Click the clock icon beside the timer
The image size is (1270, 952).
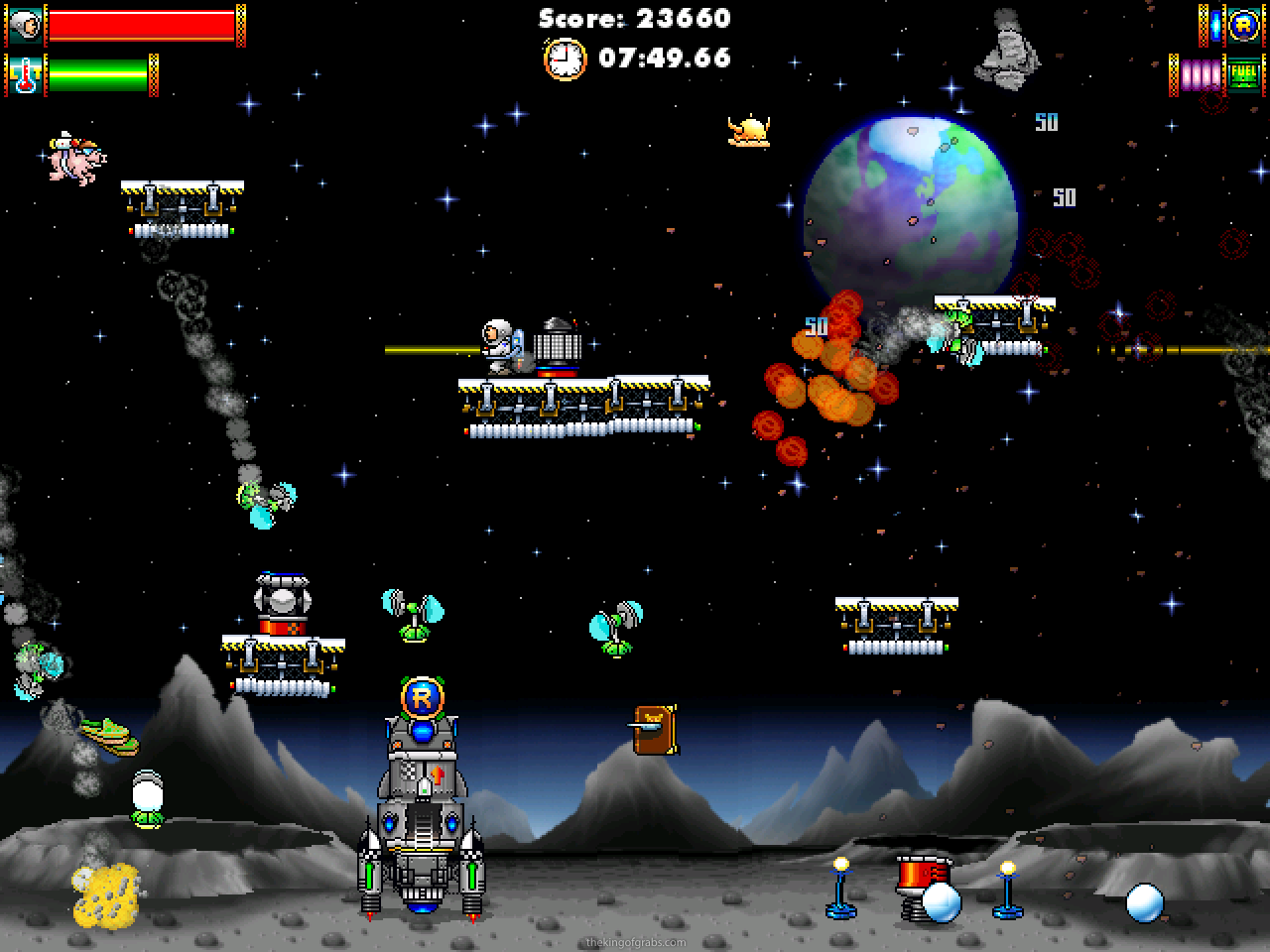[565, 59]
